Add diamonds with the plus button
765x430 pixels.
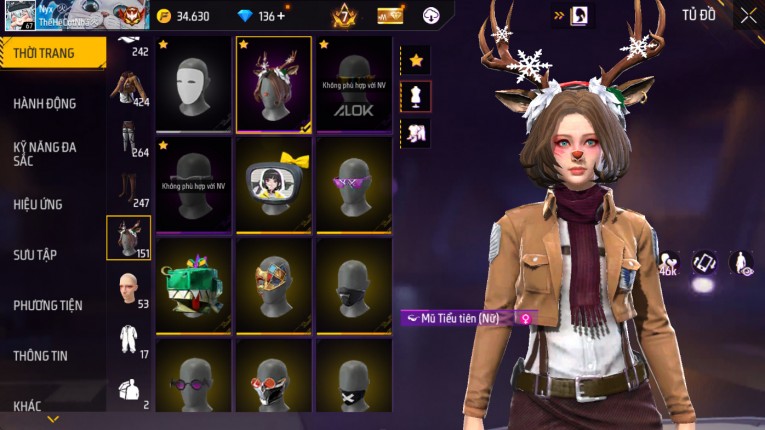coord(281,16)
